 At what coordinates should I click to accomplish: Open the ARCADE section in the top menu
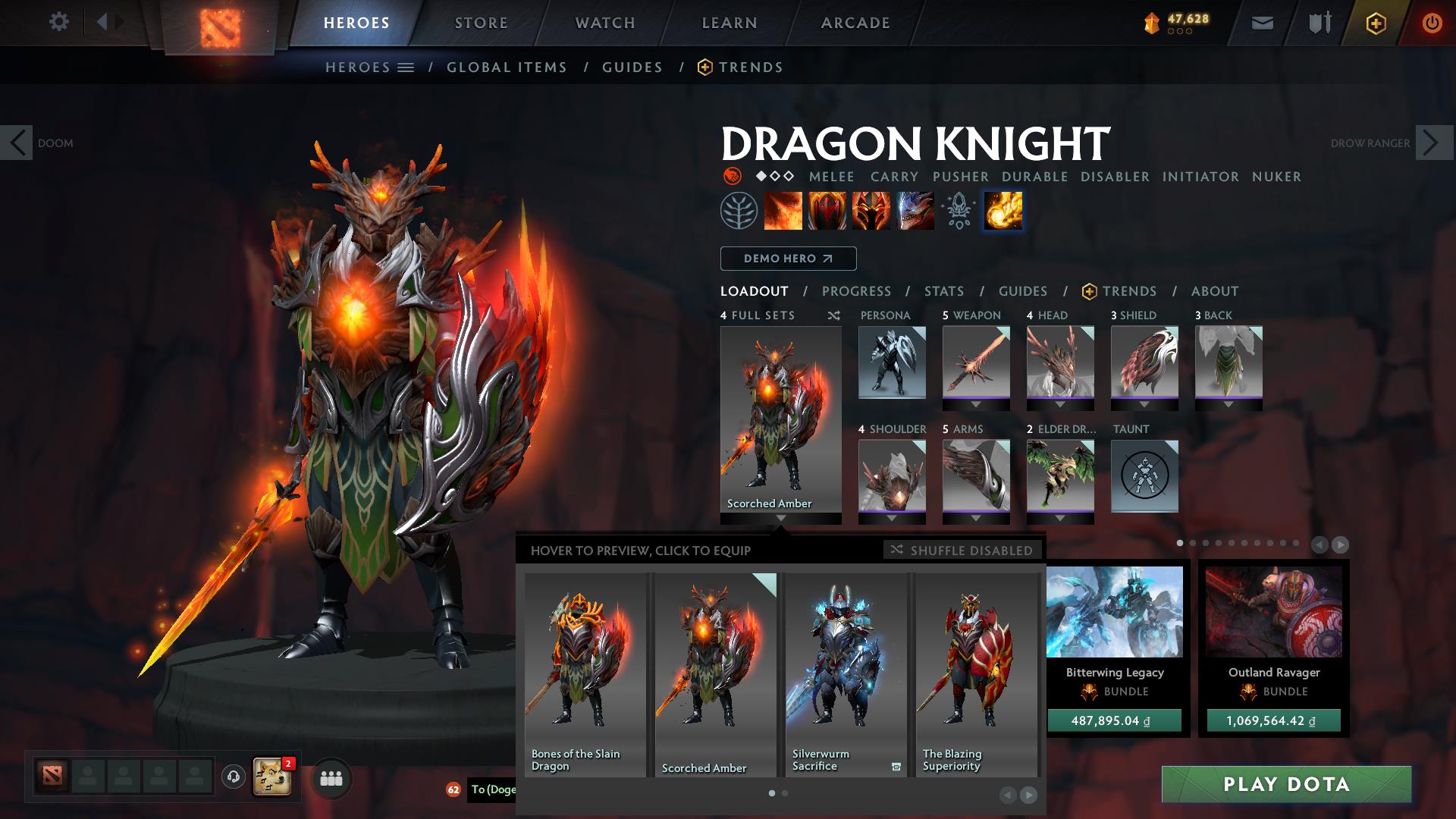pos(855,22)
